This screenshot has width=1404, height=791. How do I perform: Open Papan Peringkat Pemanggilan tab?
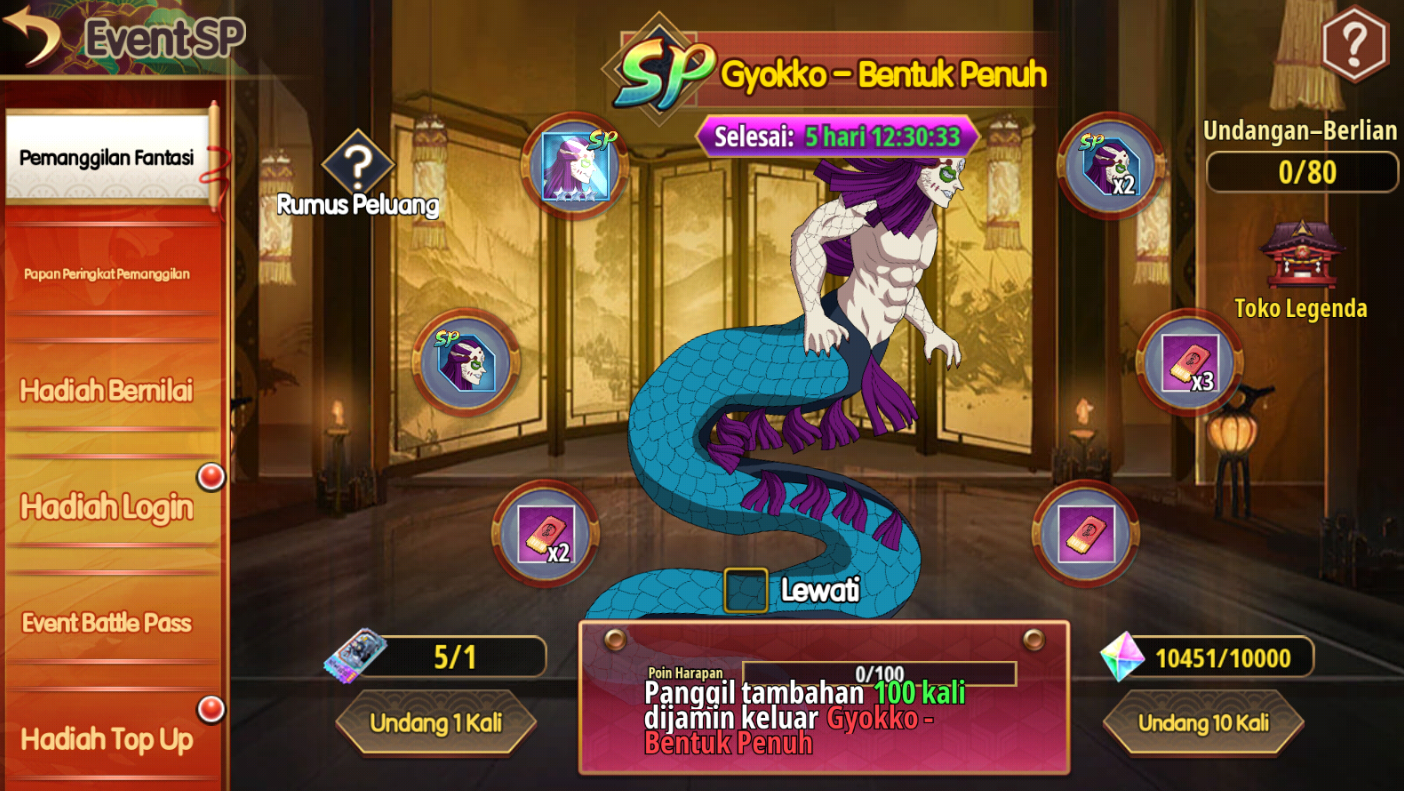point(107,274)
